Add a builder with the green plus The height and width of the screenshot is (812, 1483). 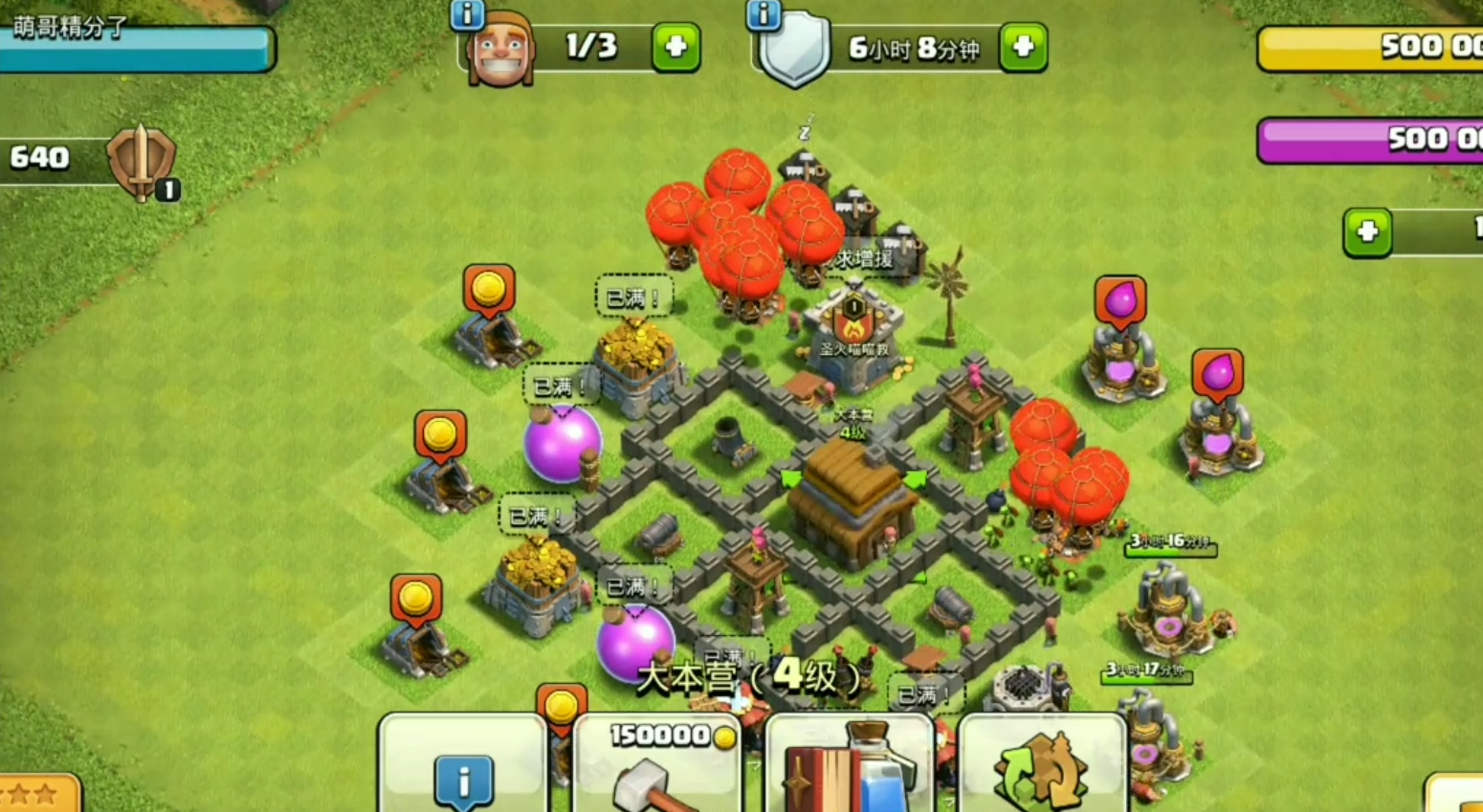675,47
